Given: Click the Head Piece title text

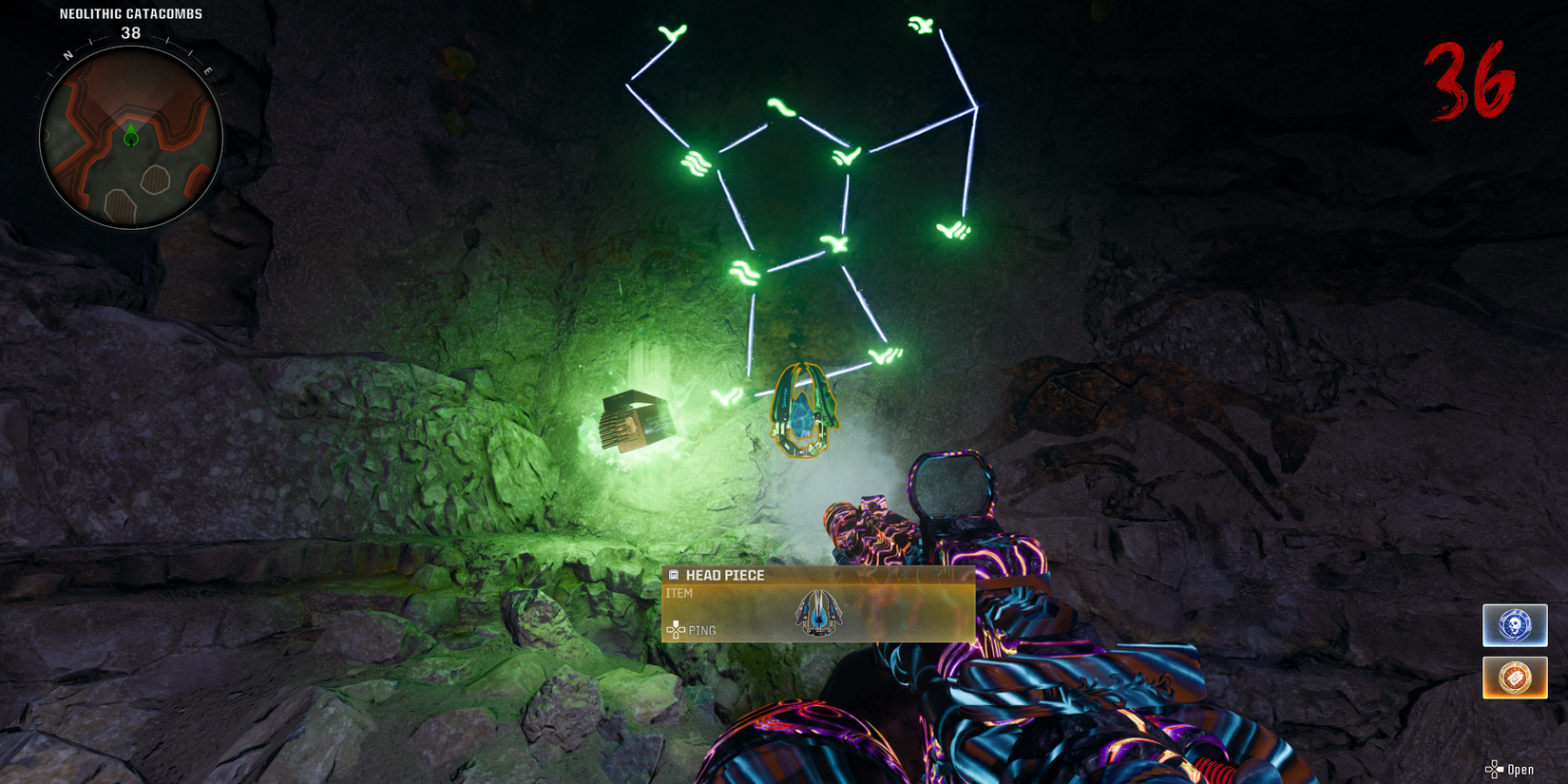Looking at the screenshot, I should pos(724,575).
